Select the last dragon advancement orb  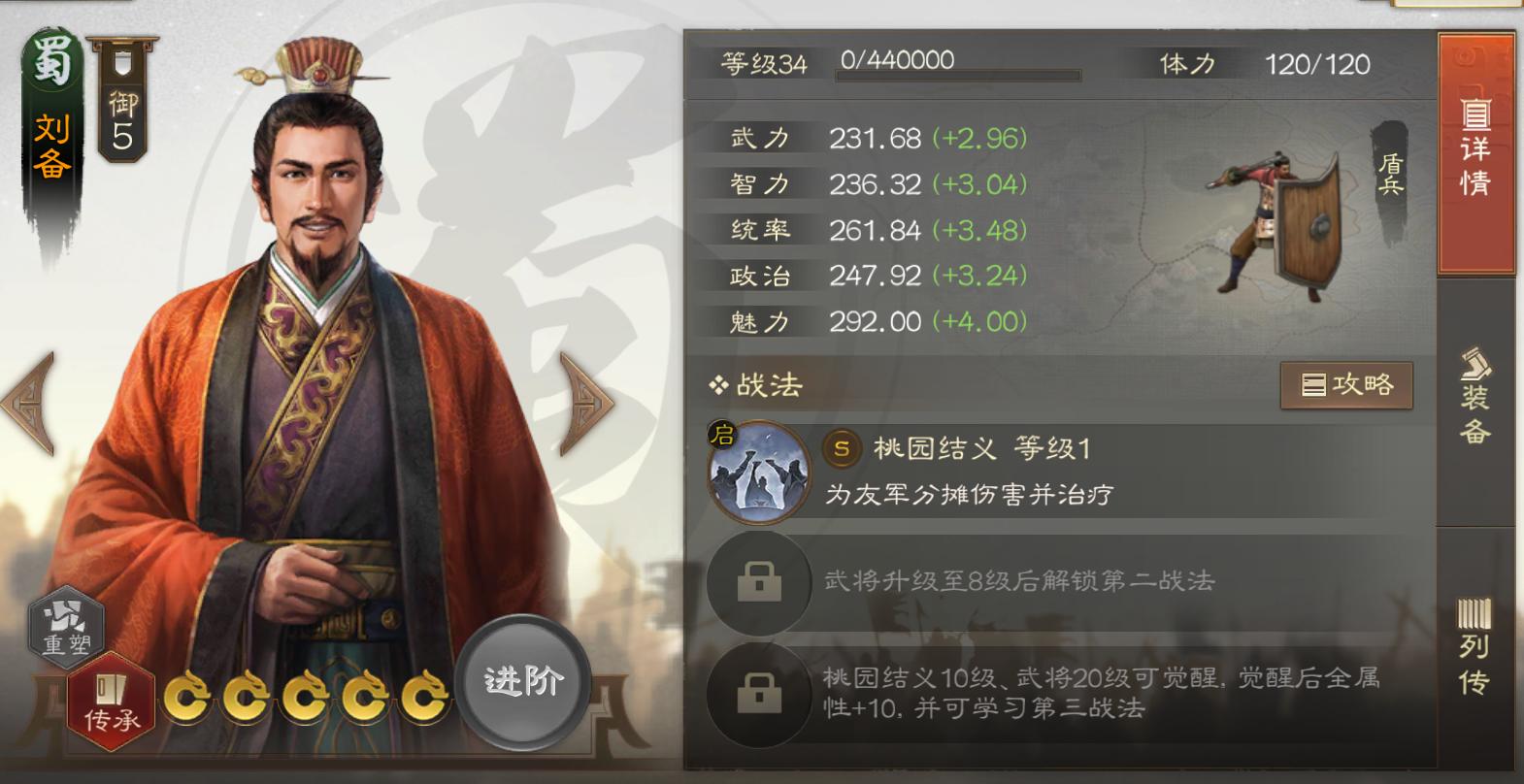click(x=425, y=695)
